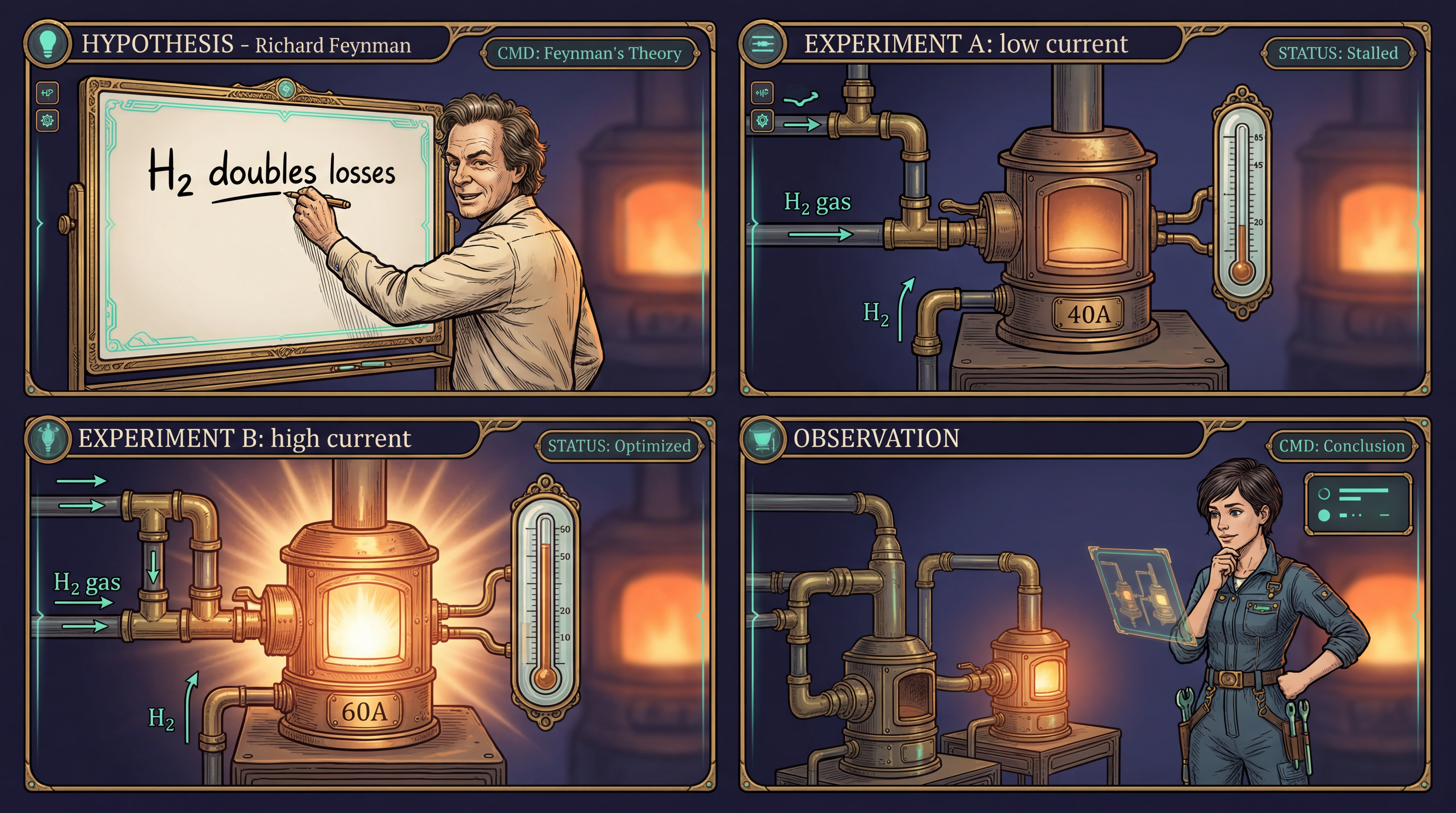Select the hollow circle option in Observation widget
Screen dimensions: 1456x813
click(1324, 494)
